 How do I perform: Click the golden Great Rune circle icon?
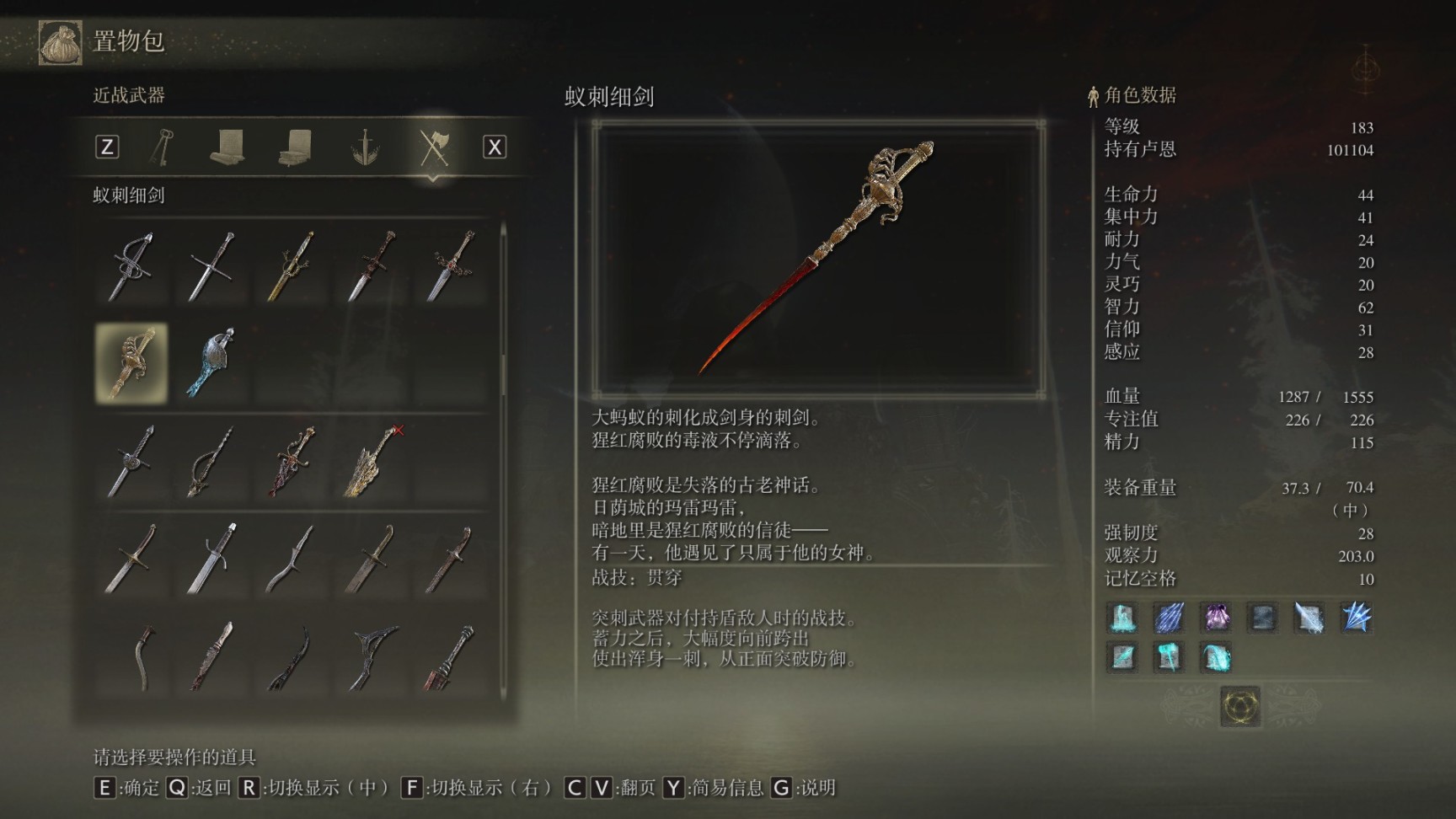tap(1240, 706)
